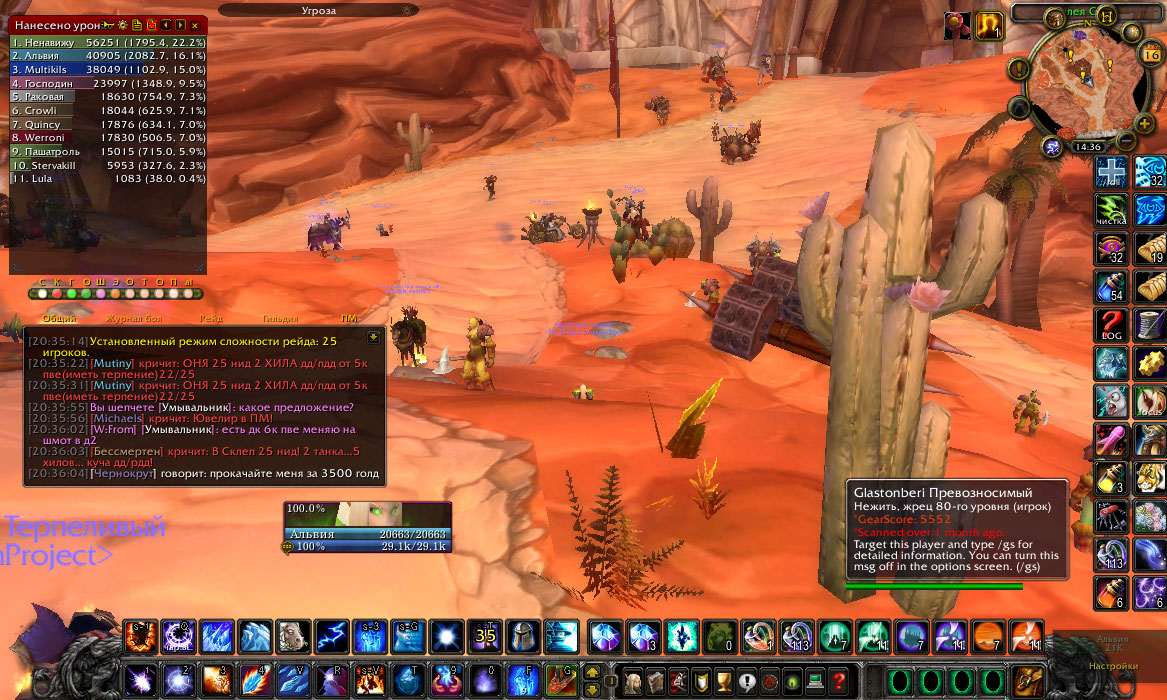Open the ПМ whisper tab

[349, 318]
